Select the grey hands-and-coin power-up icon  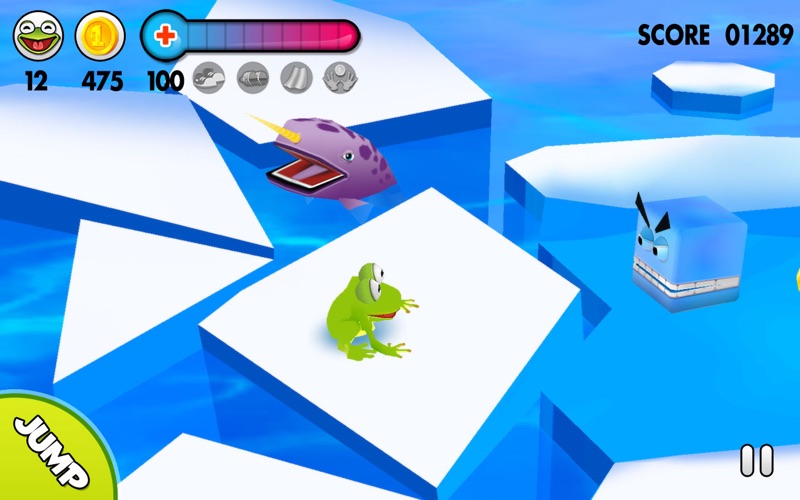tap(340, 77)
